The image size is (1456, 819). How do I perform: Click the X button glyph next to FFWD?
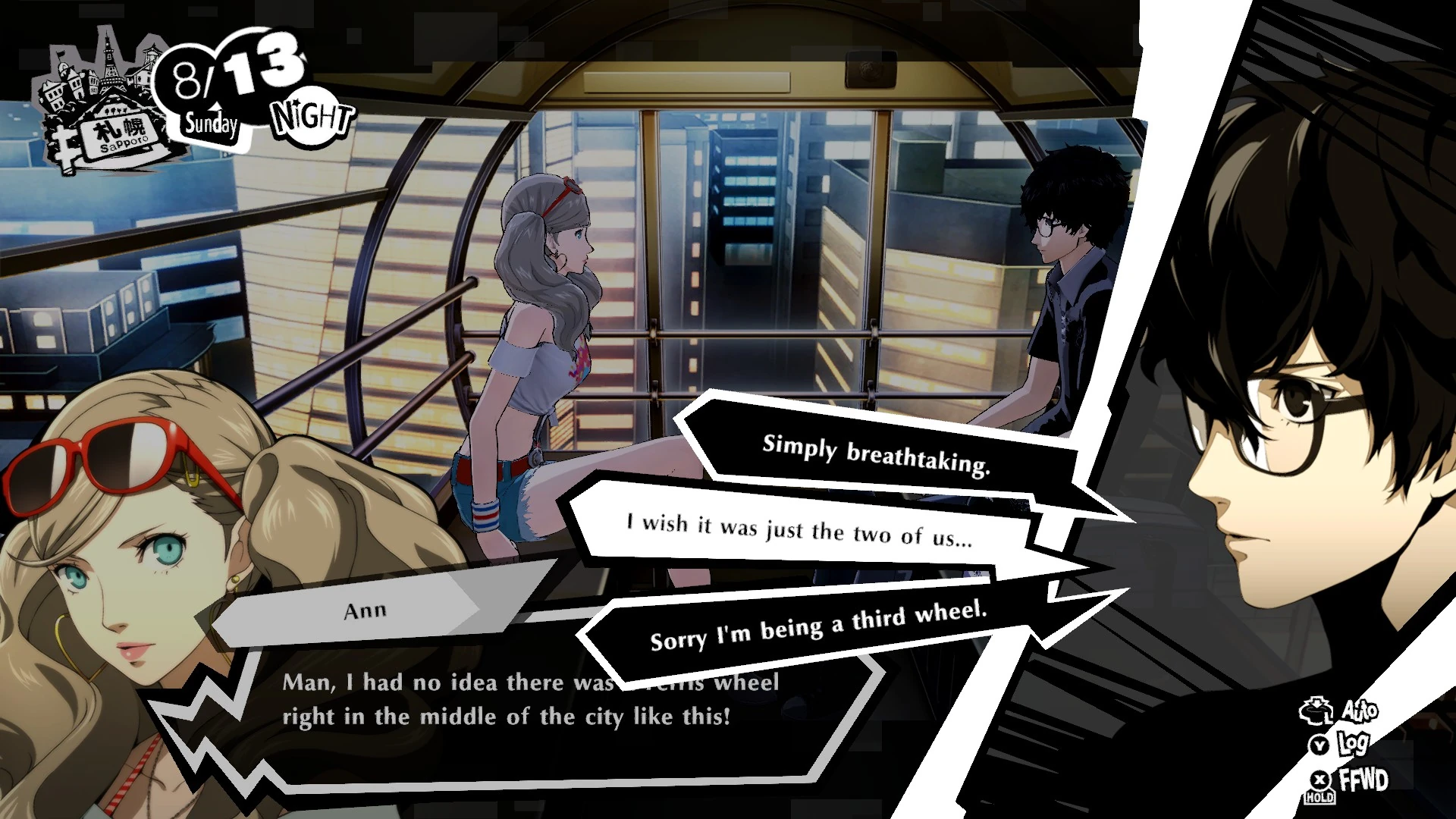coord(1319,780)
